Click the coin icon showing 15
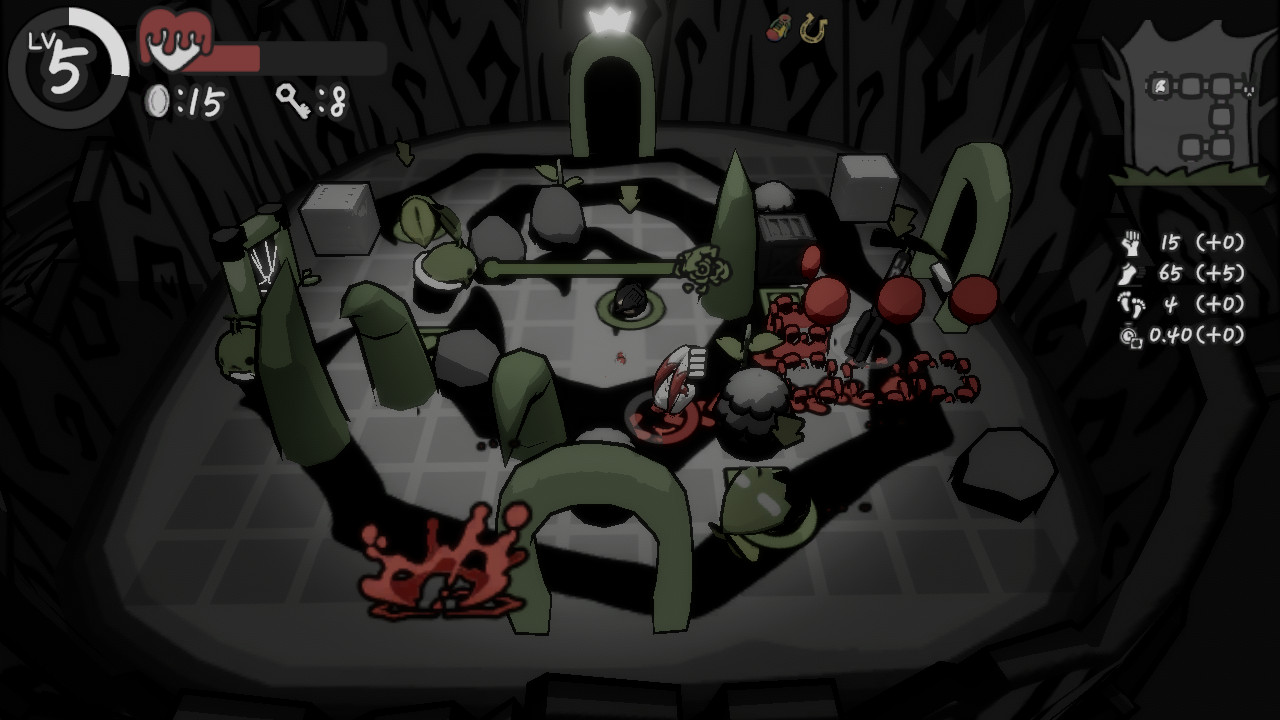The height and width of the screenshot is (720, 1280). point(158,100)
